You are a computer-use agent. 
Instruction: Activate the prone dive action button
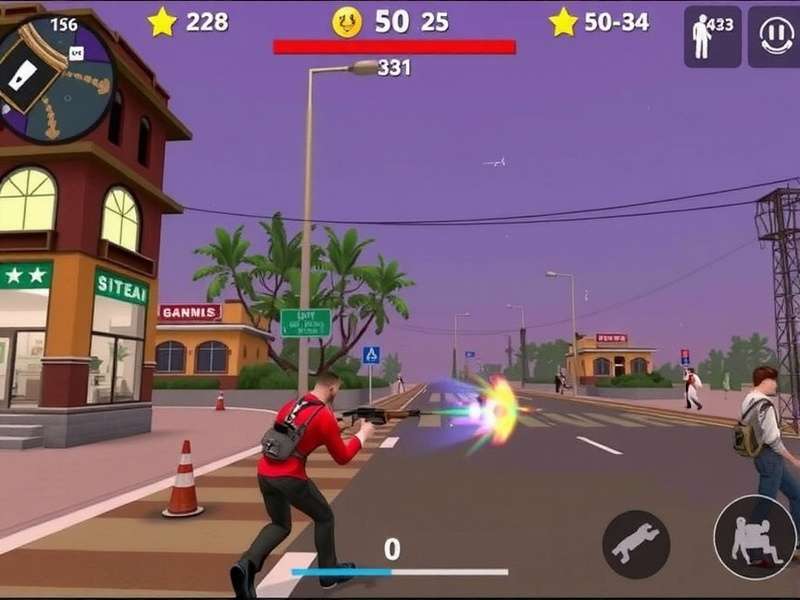click(636, 544)
